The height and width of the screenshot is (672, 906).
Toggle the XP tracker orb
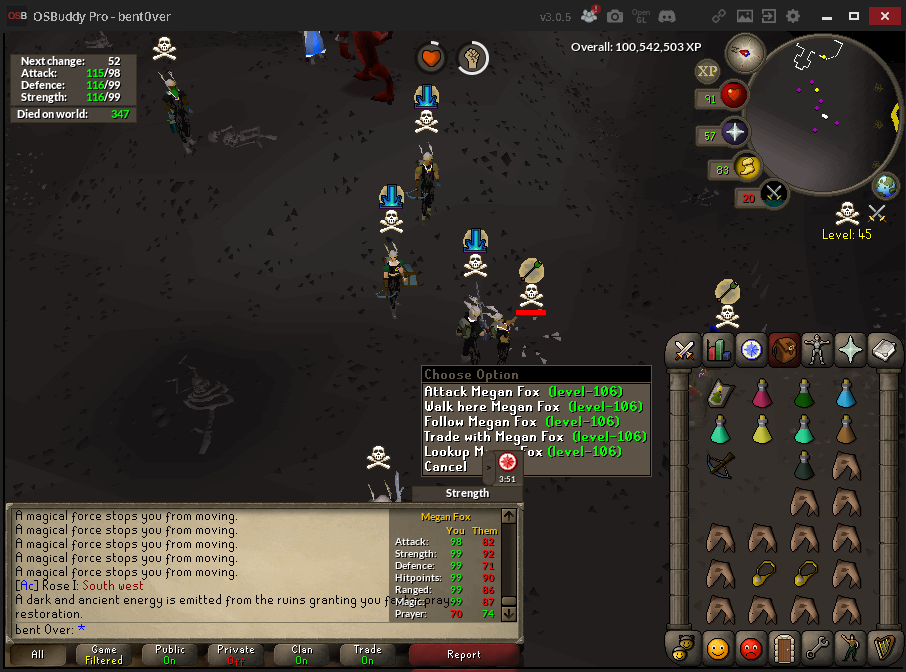point(708,71)
